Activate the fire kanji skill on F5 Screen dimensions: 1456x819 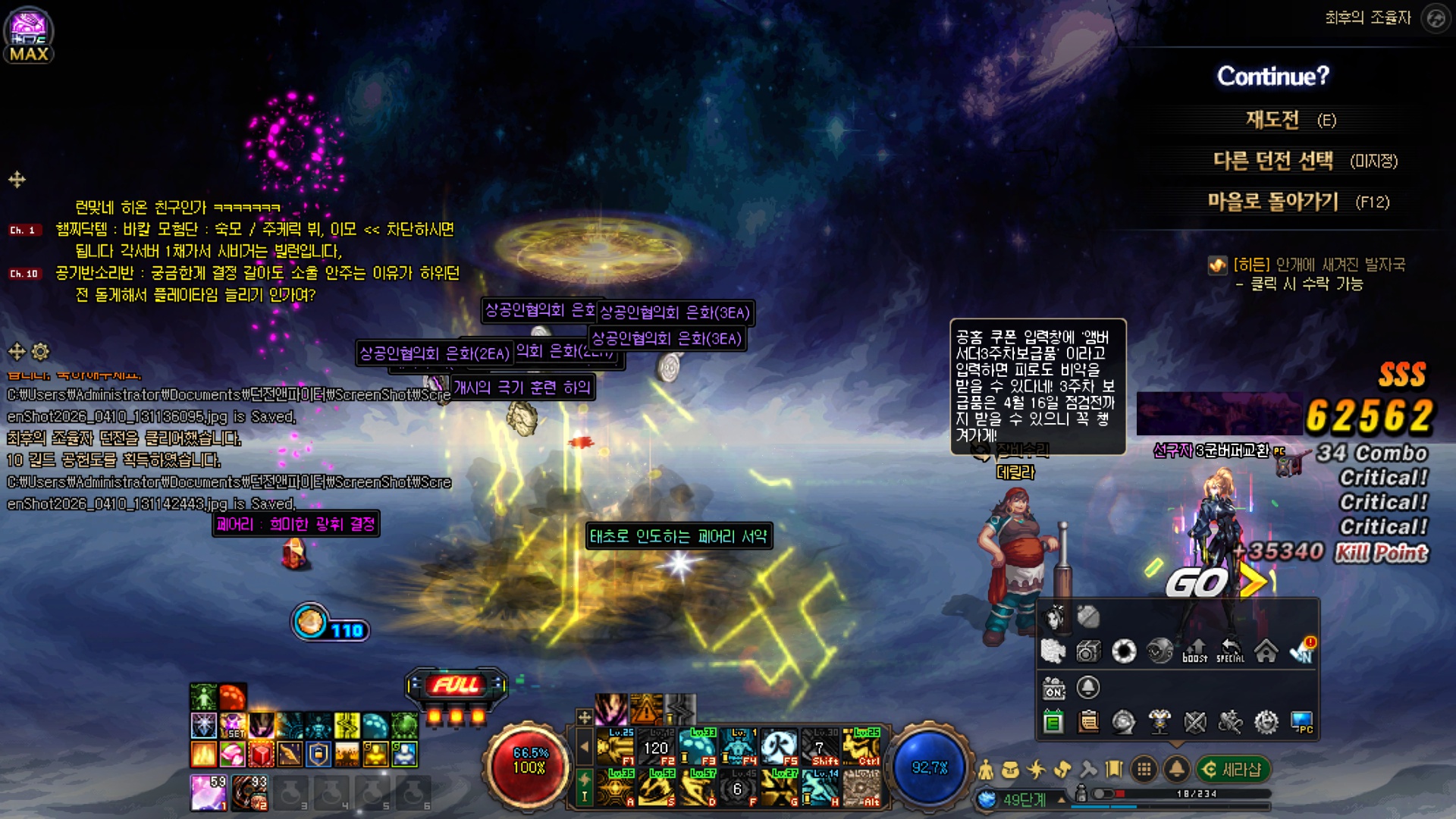tap(779, 747)
